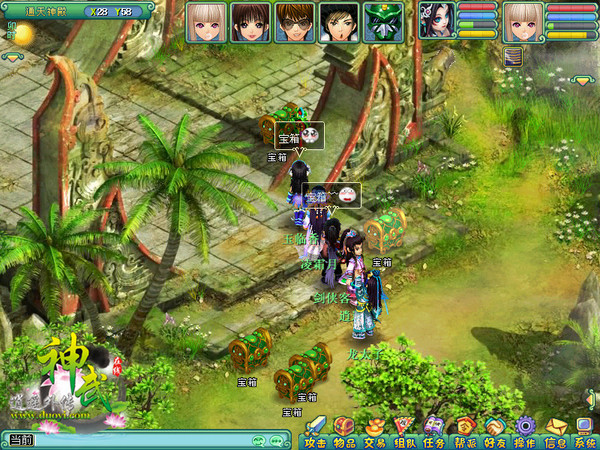Select the sunglasses team member portrait

(x=294, y=21)
